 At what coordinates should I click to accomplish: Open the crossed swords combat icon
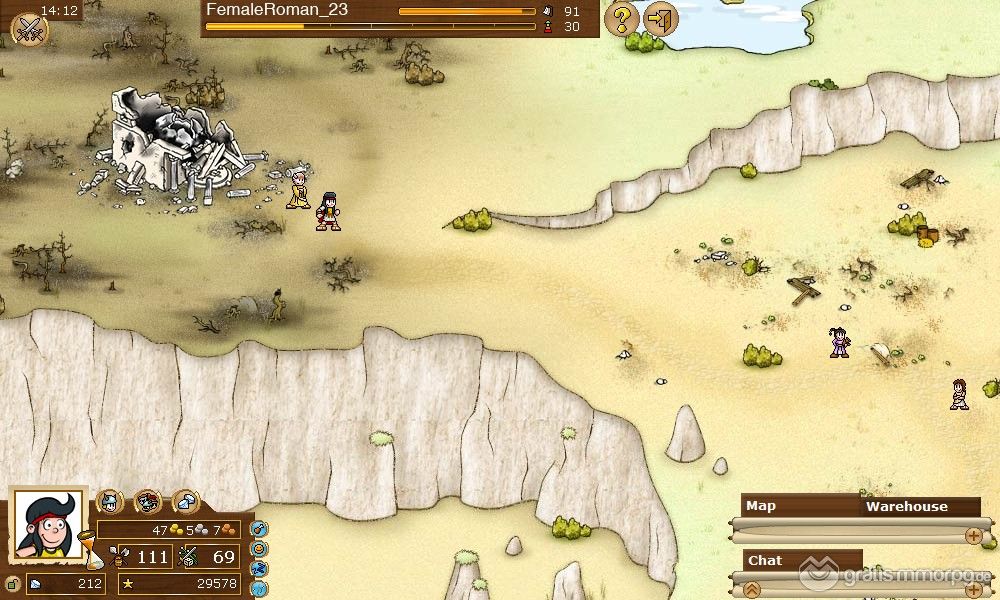(29, 28)
